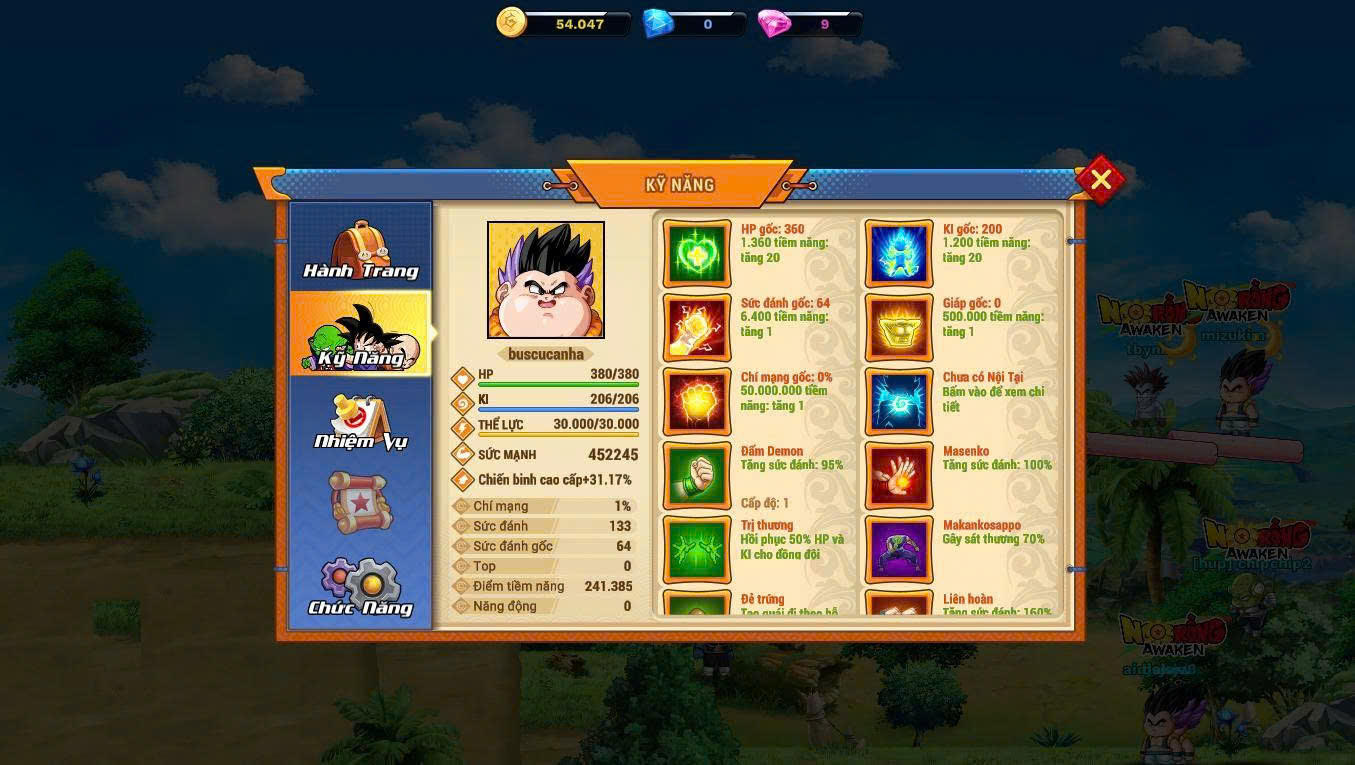Image resolution: width=1355 pixels, height=765 pixels.
Task: Click the gold coin currency icon
Action: tap(512, 23)
